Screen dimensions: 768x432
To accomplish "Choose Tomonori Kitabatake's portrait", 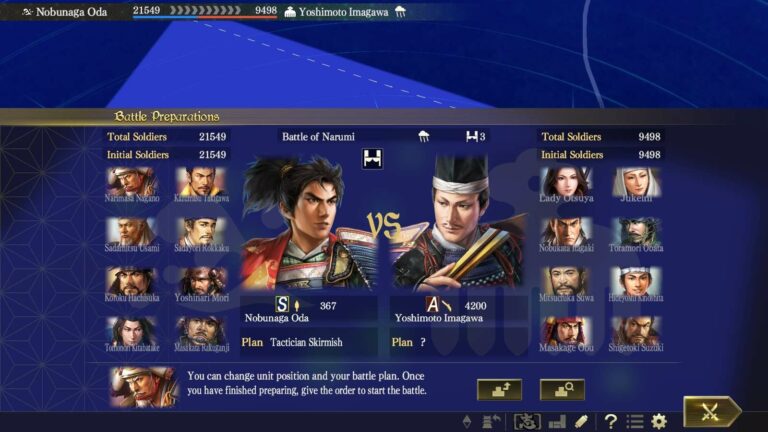I will point(132,332).
